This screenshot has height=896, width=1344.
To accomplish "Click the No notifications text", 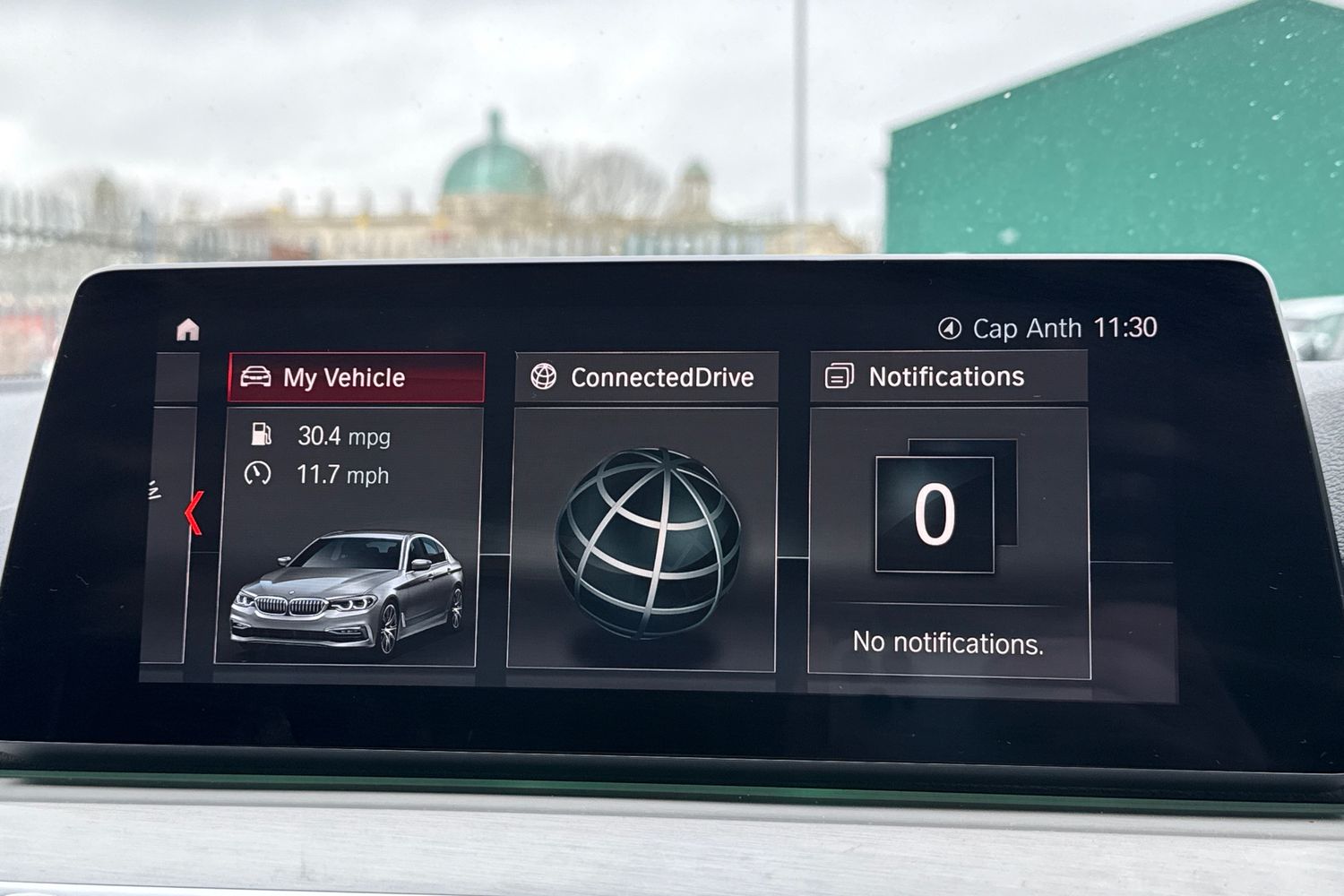I will coord(946,642).
